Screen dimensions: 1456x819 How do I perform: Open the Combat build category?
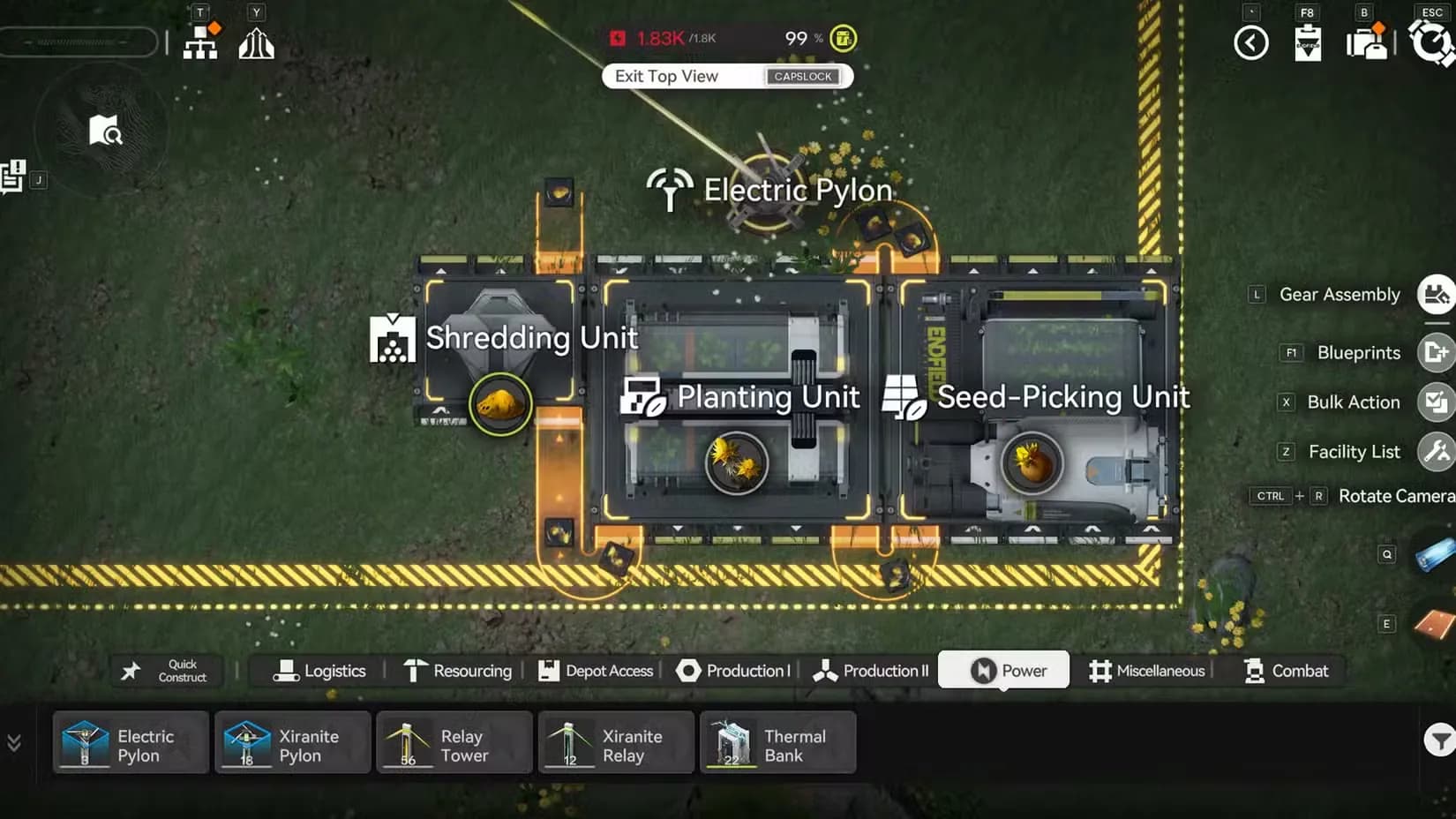1287,671
